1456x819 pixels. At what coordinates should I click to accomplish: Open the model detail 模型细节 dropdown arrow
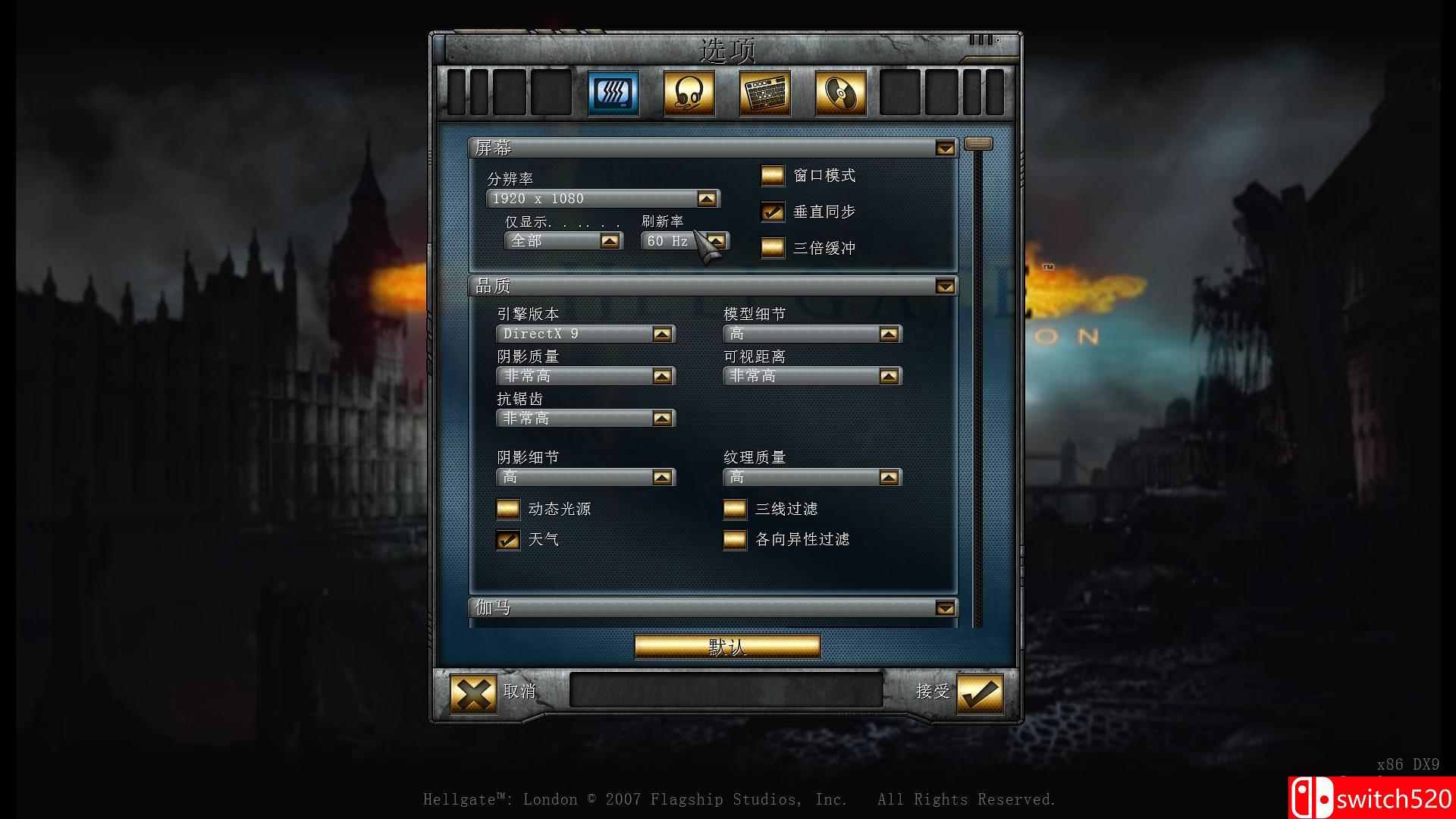tap(889, 334)
